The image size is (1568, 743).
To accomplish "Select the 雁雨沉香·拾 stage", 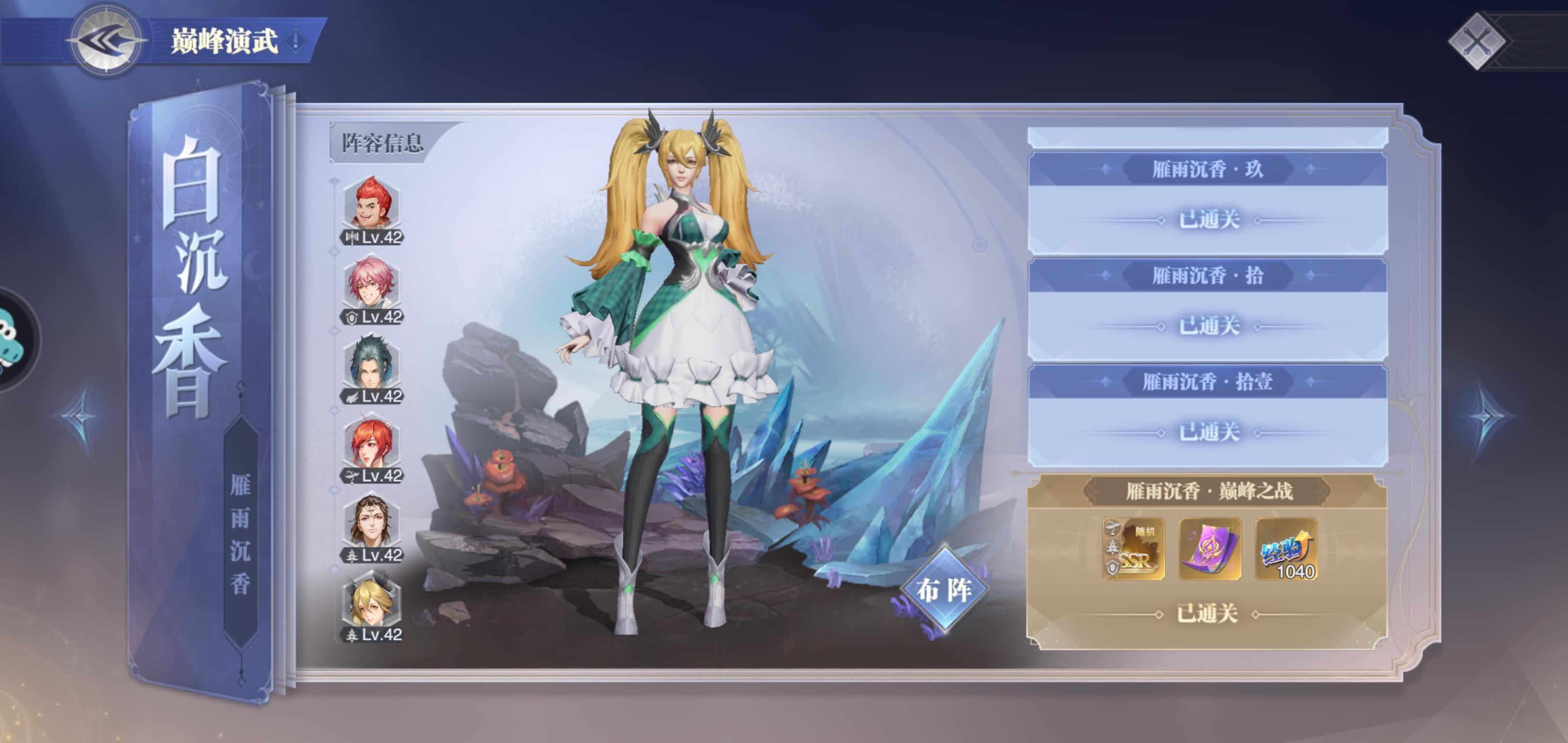I will click(x=1207, y=309).
